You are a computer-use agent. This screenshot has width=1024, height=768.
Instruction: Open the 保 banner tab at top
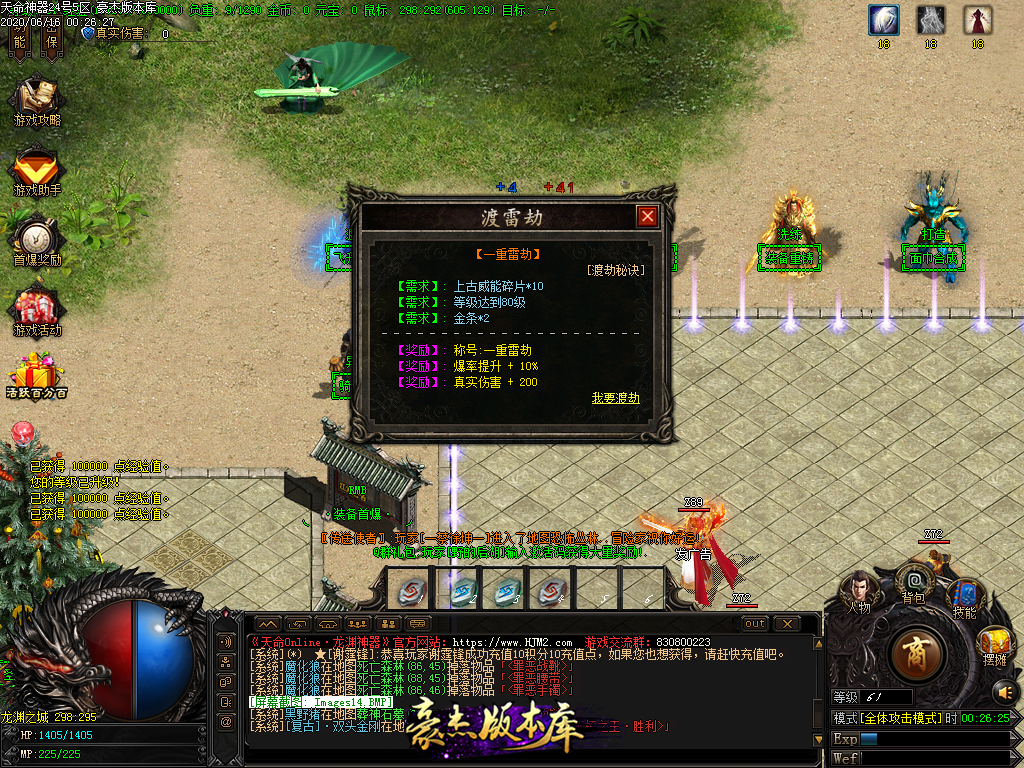click(51, 36)
